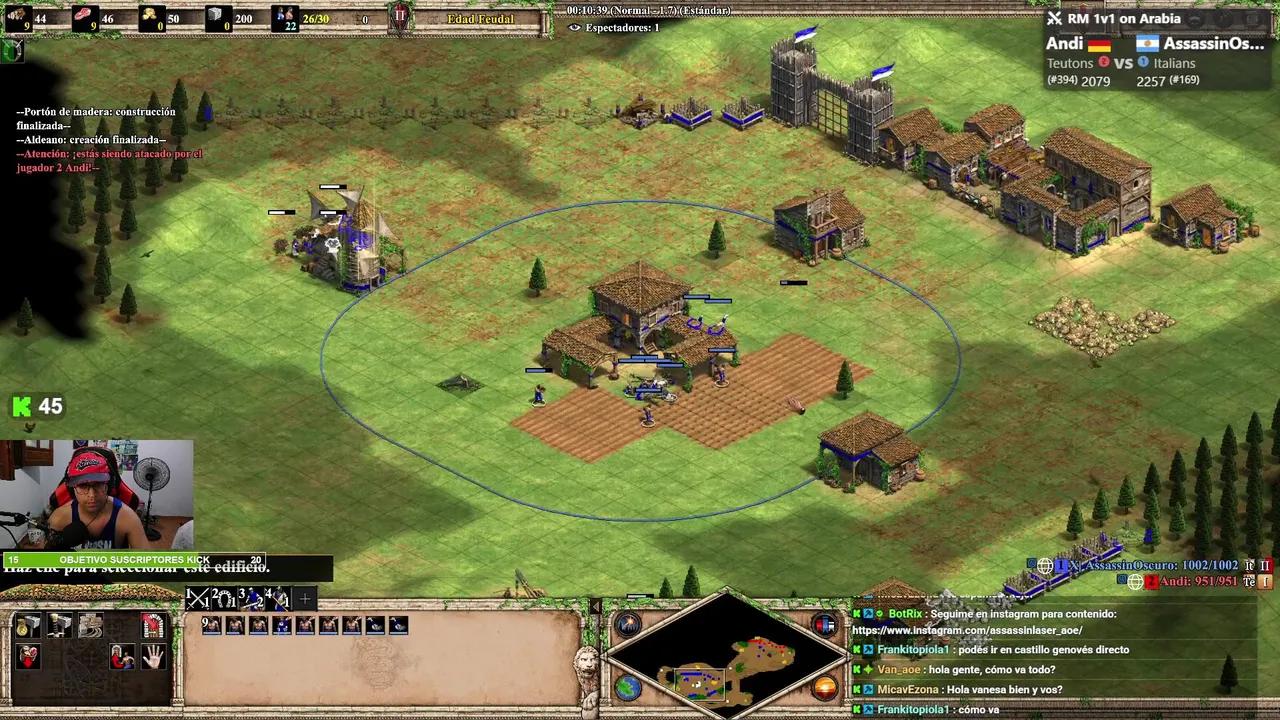
Task: Click the stone wall repair icon
Action: 91,626
